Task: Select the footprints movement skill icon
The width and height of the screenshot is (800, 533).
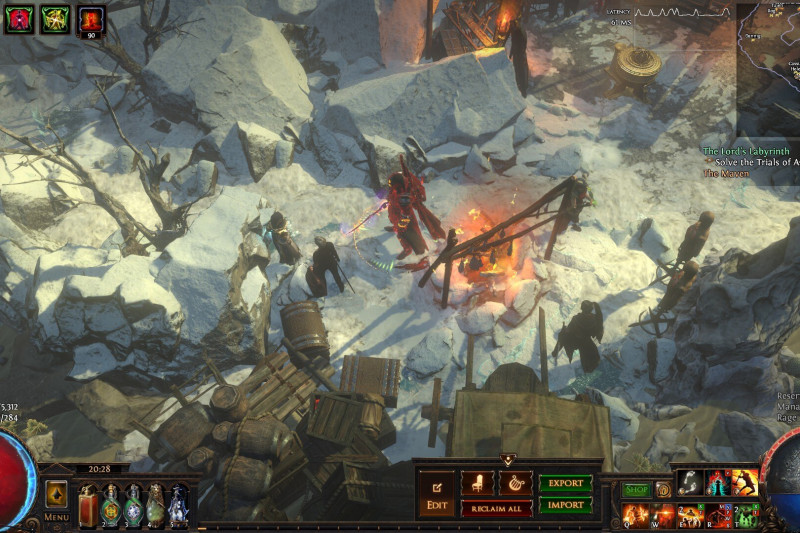Action: click(689, 482)
